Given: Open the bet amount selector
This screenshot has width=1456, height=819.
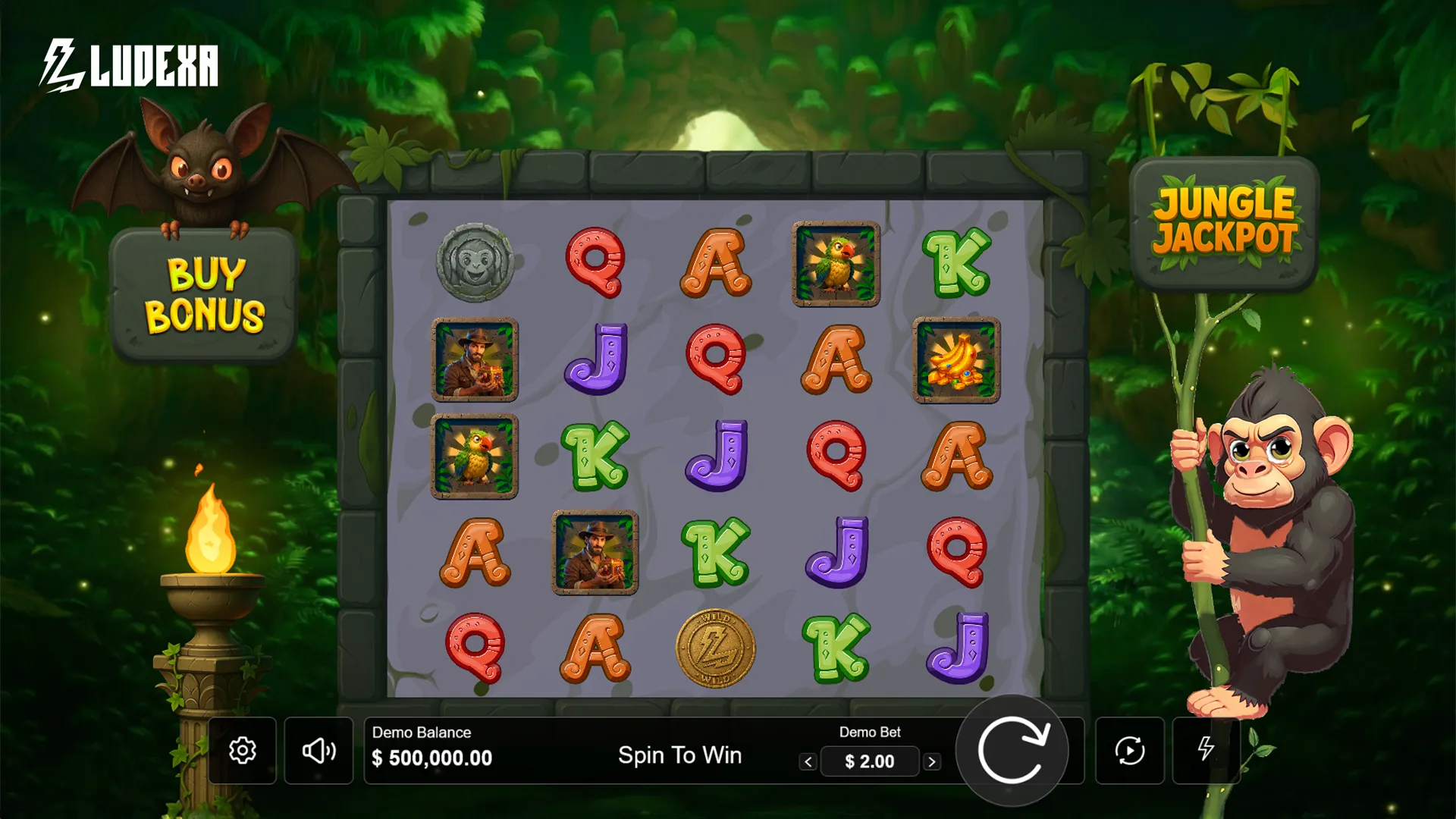Looking at the screenshot, I should [870, 761].
